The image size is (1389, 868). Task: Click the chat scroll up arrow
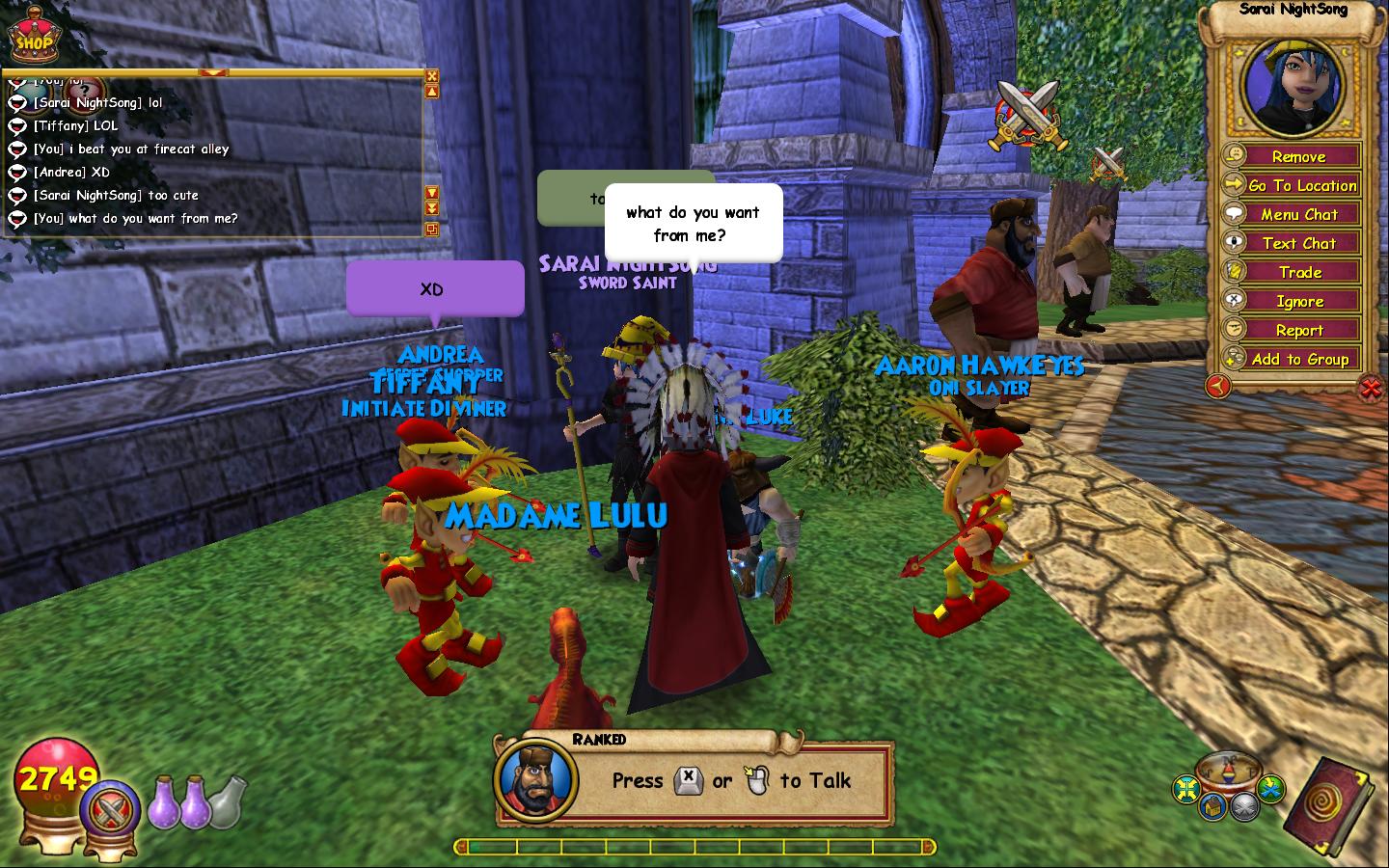432,92
